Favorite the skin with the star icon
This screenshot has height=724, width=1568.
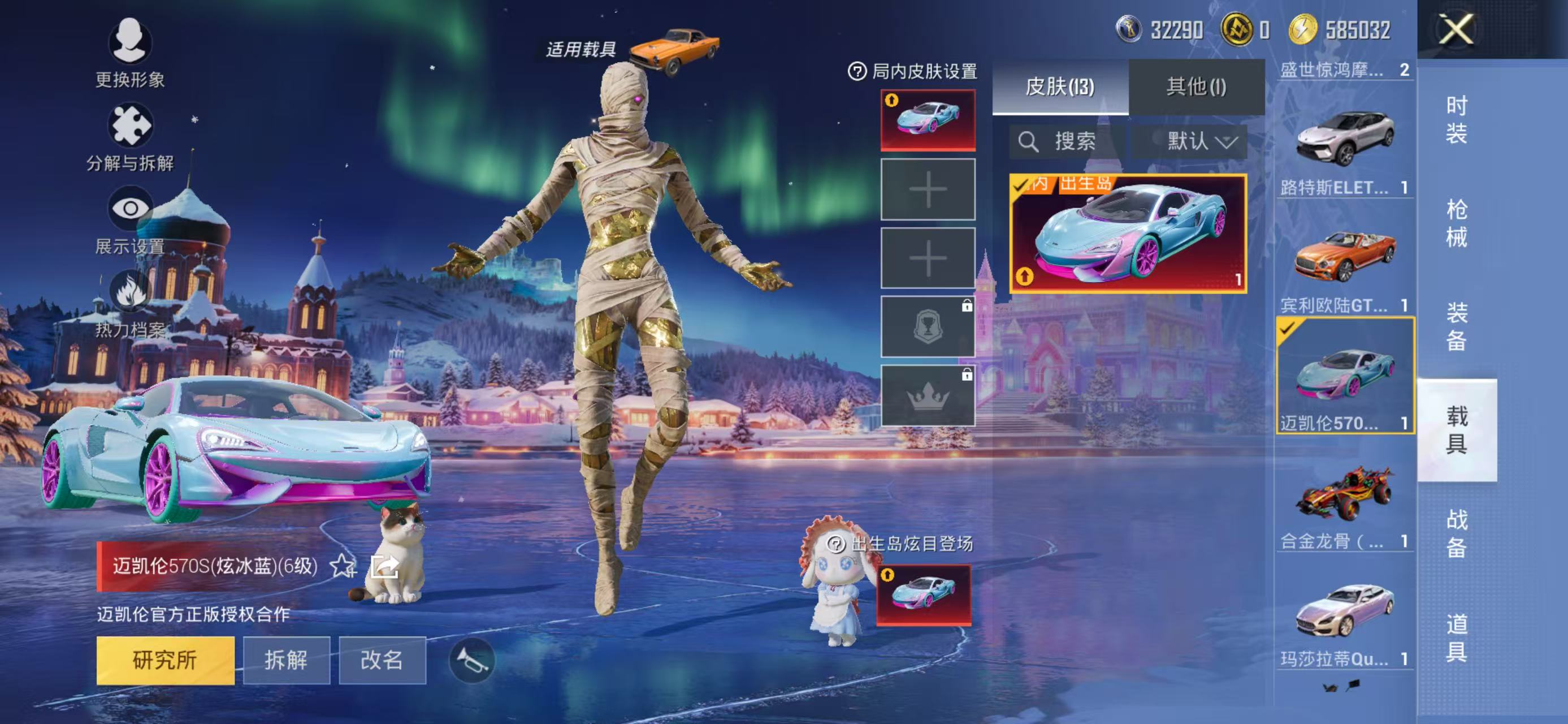tap(343, 566)
